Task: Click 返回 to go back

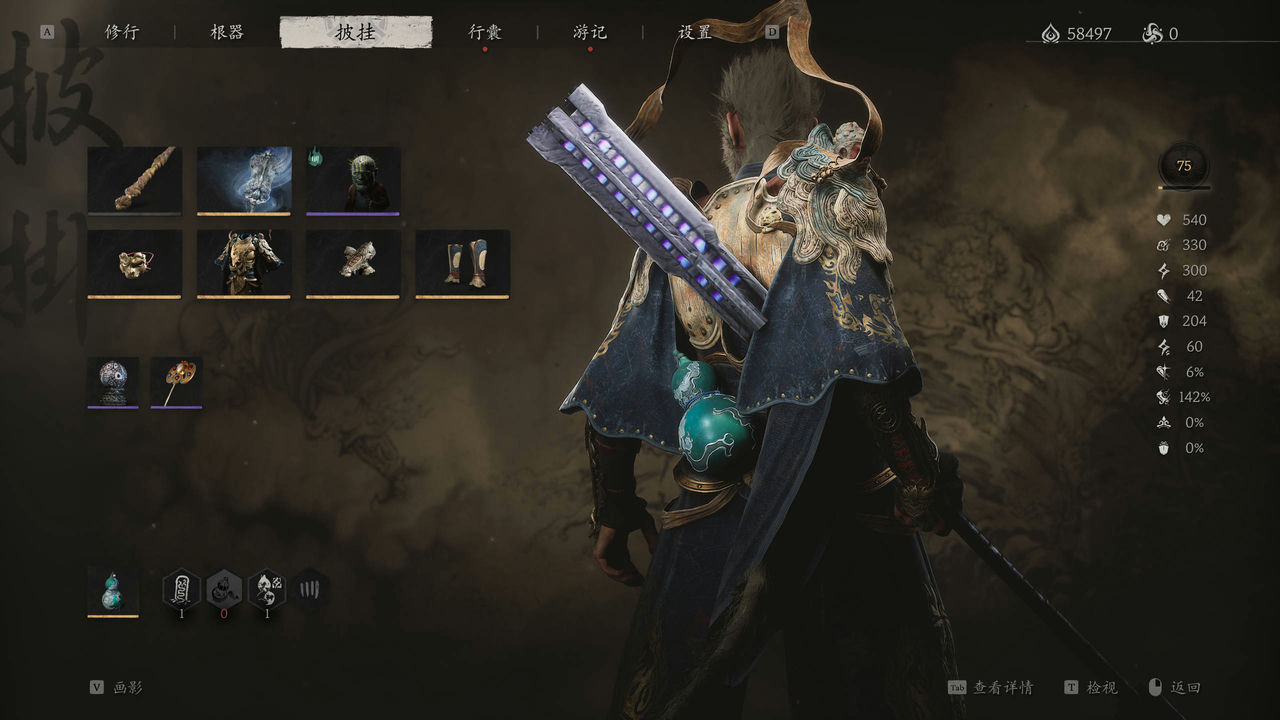Action: [1185, 688]
